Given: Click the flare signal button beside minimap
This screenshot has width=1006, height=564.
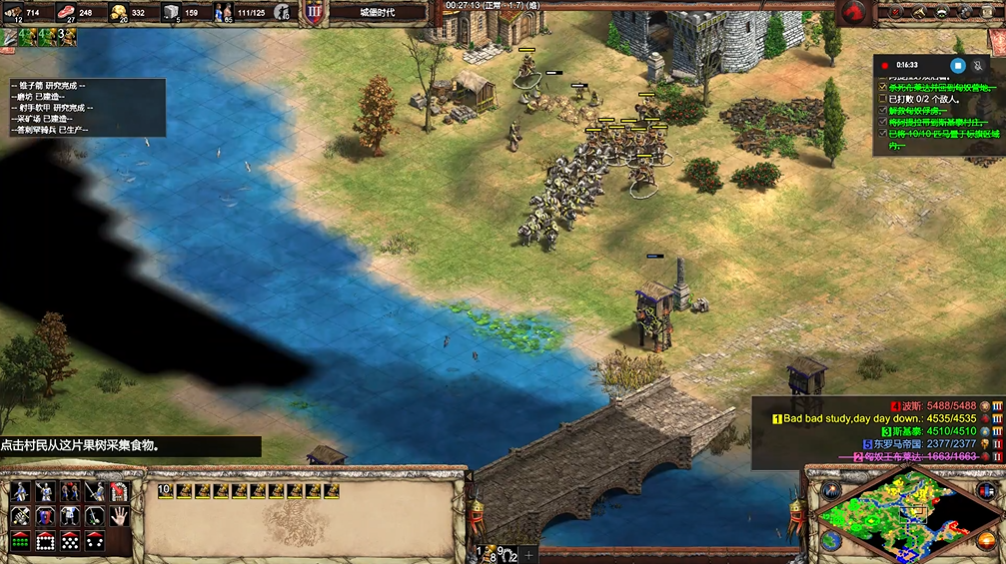Looking at the screenshot, I should [x=829, y=491].
